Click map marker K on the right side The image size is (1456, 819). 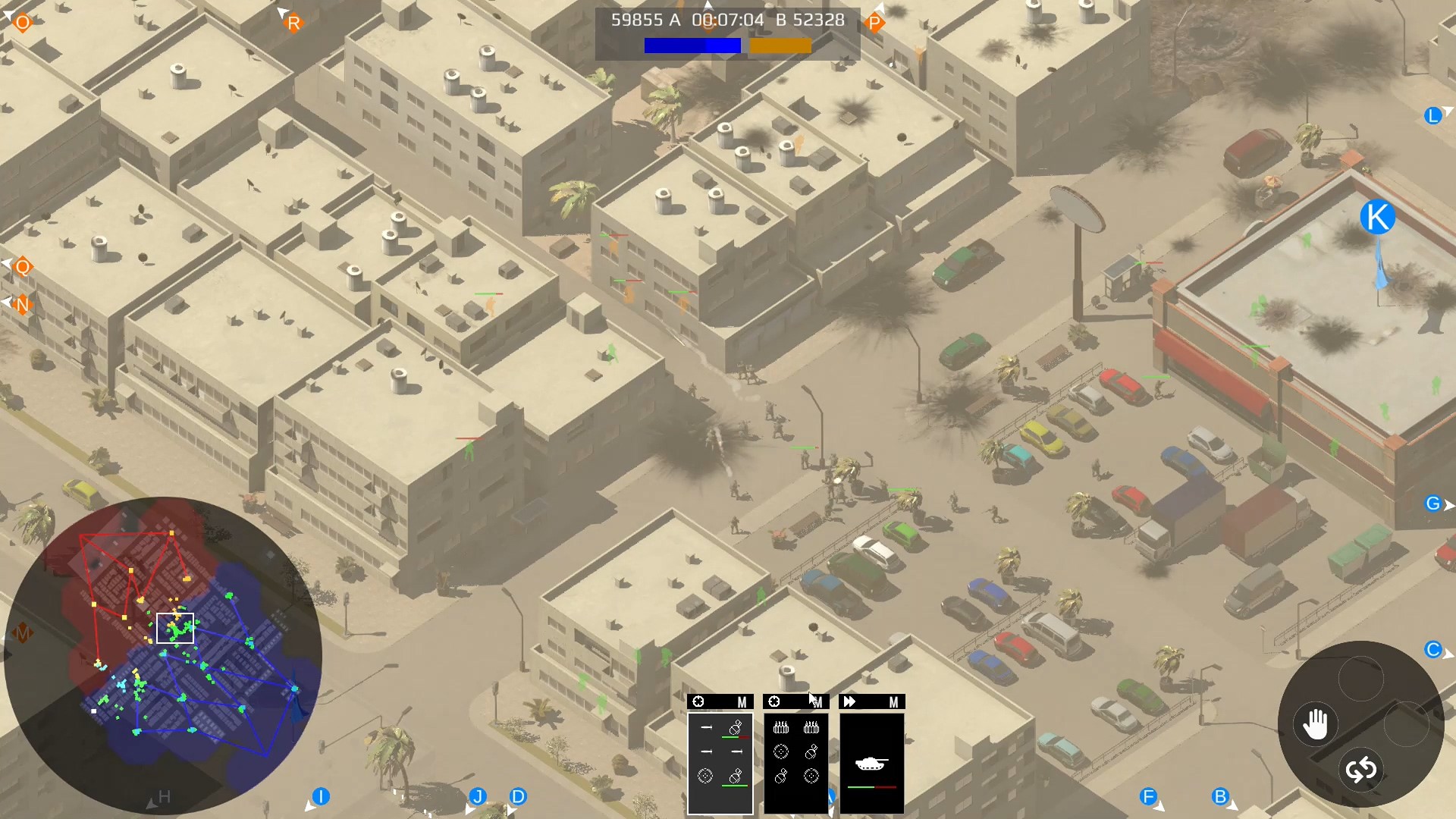pos(1376,216)
